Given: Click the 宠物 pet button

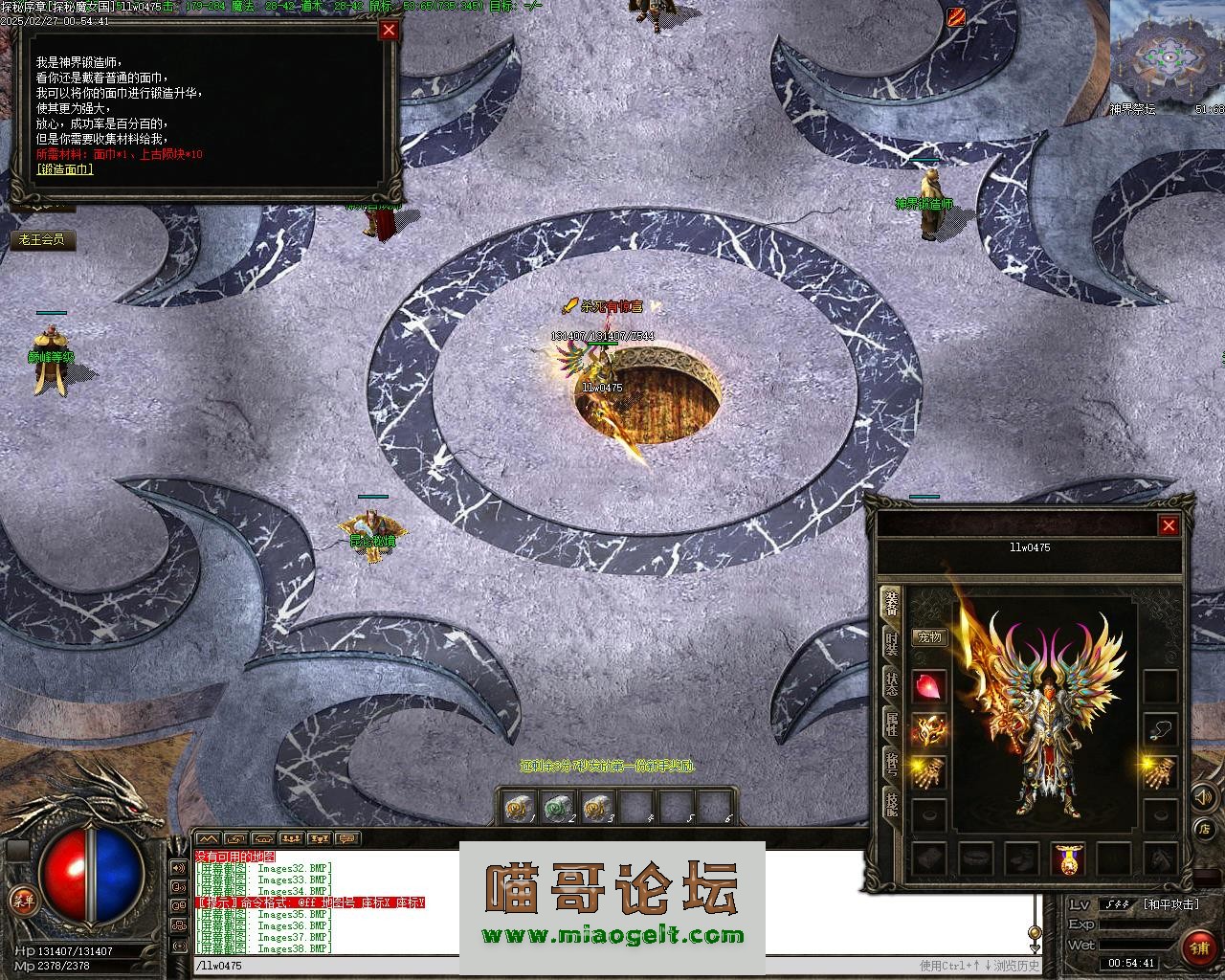Looking at the screenshot, I should tap(929, 636).
